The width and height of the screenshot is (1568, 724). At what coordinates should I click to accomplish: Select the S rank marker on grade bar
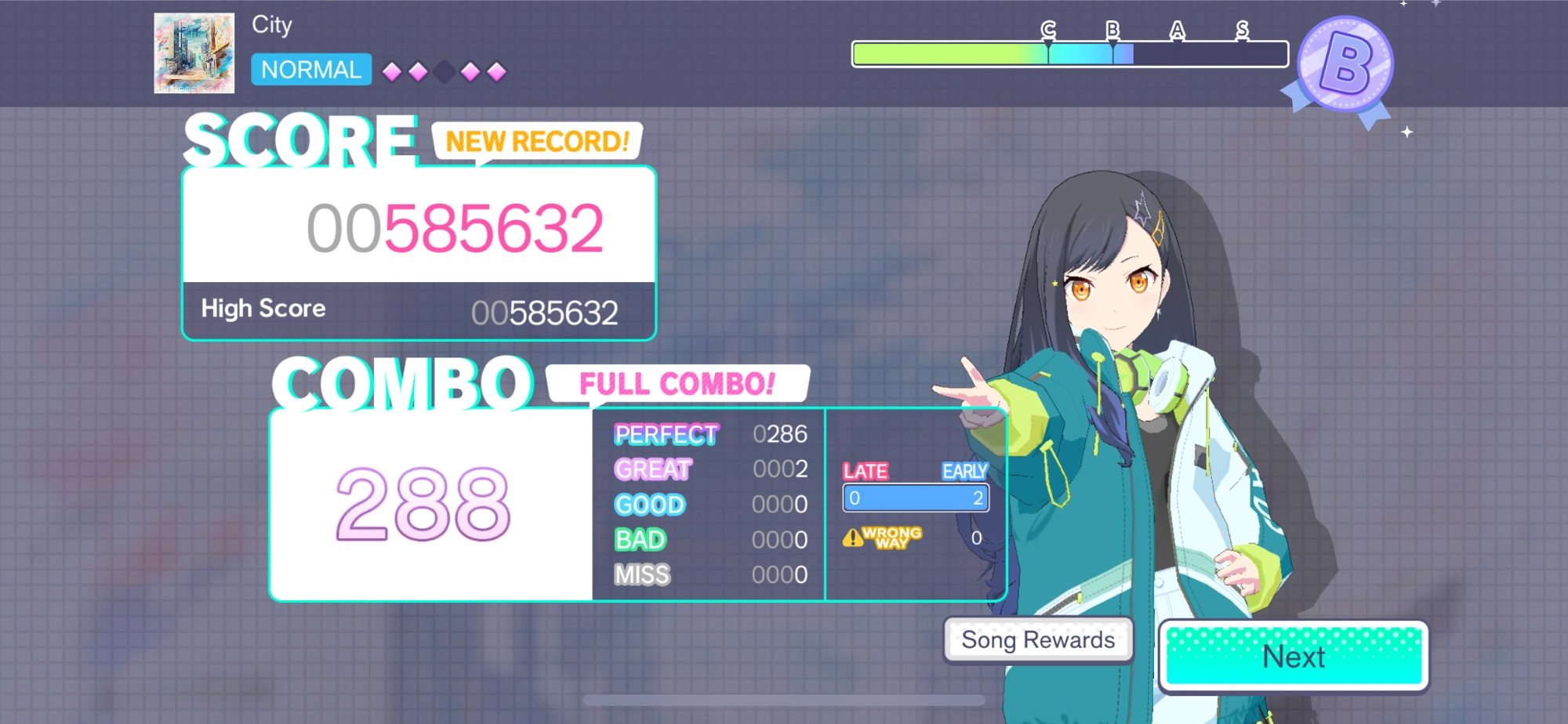1242,34
